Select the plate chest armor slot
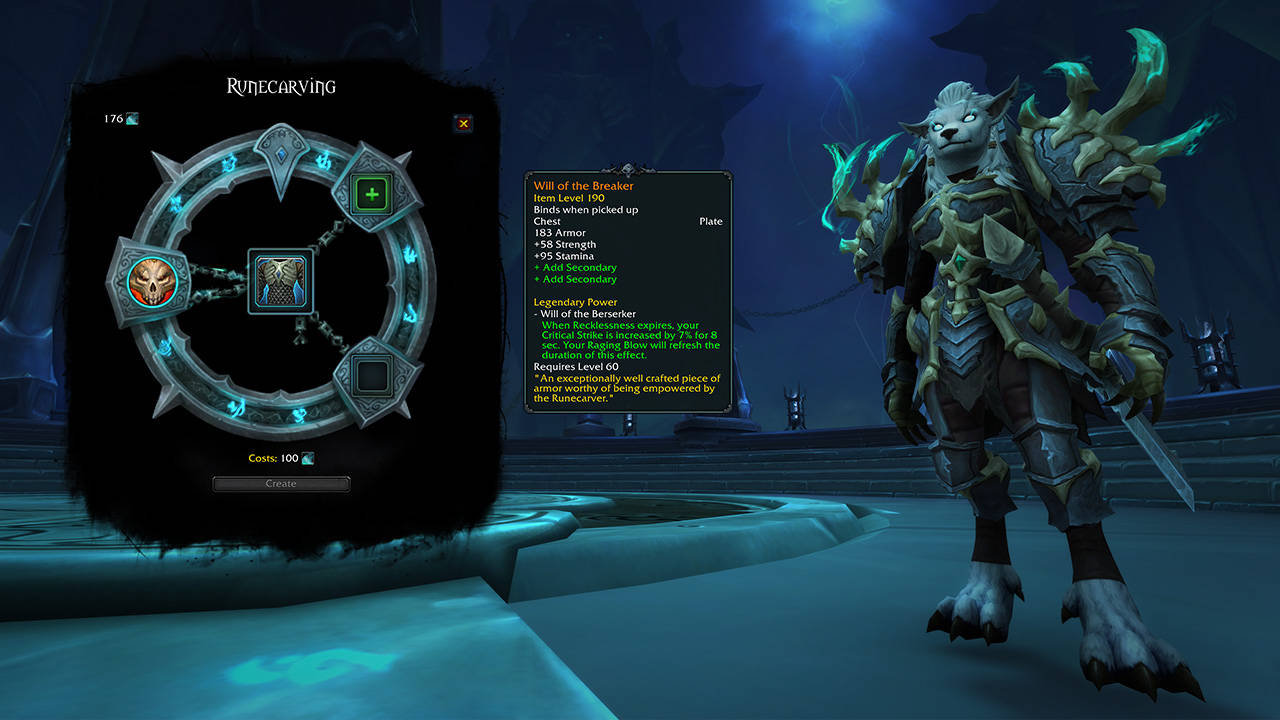The image size is (1280, 720). [280, 283]
